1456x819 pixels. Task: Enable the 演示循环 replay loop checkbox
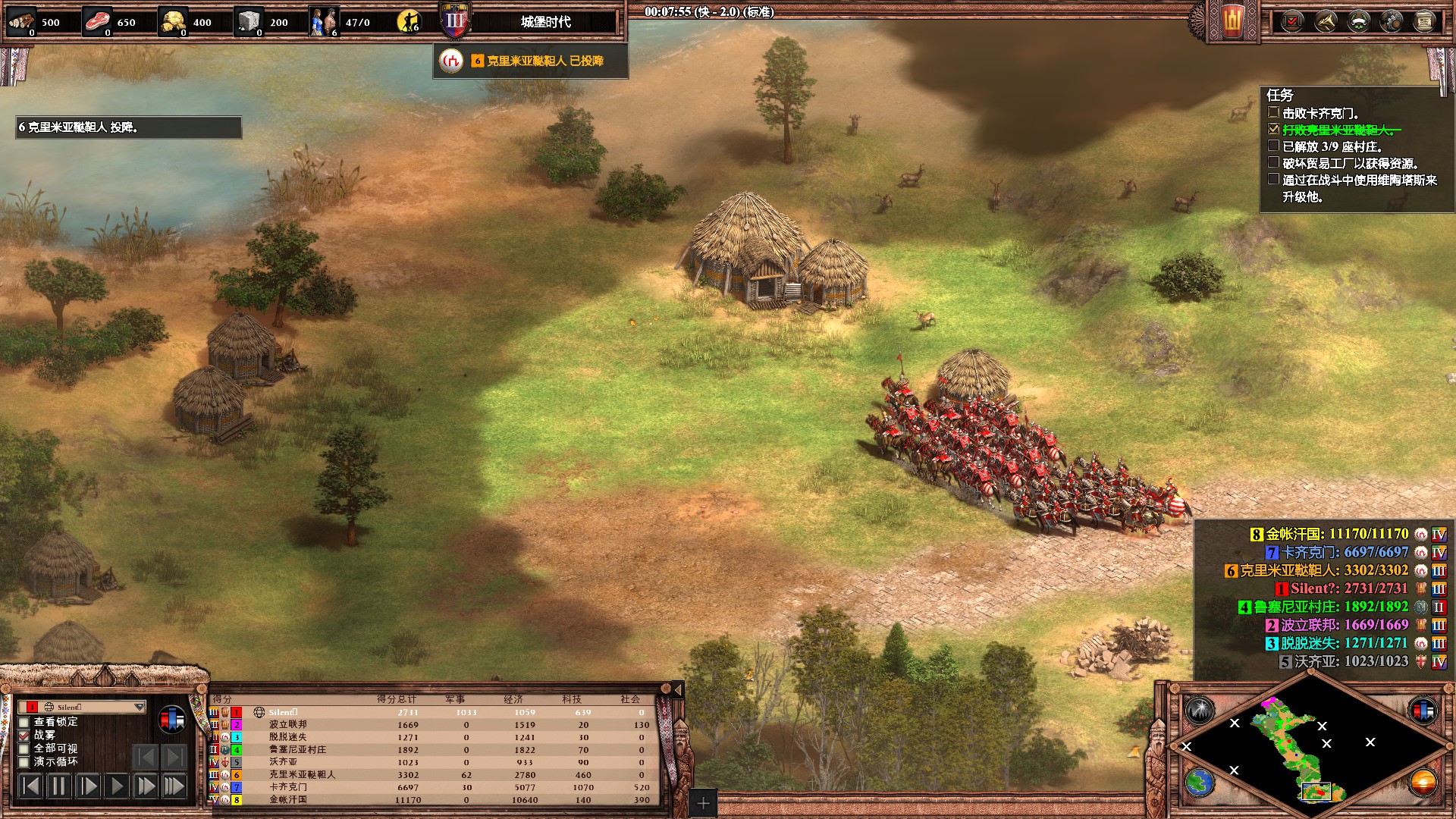pyautogui.click(x=24, y=761)
